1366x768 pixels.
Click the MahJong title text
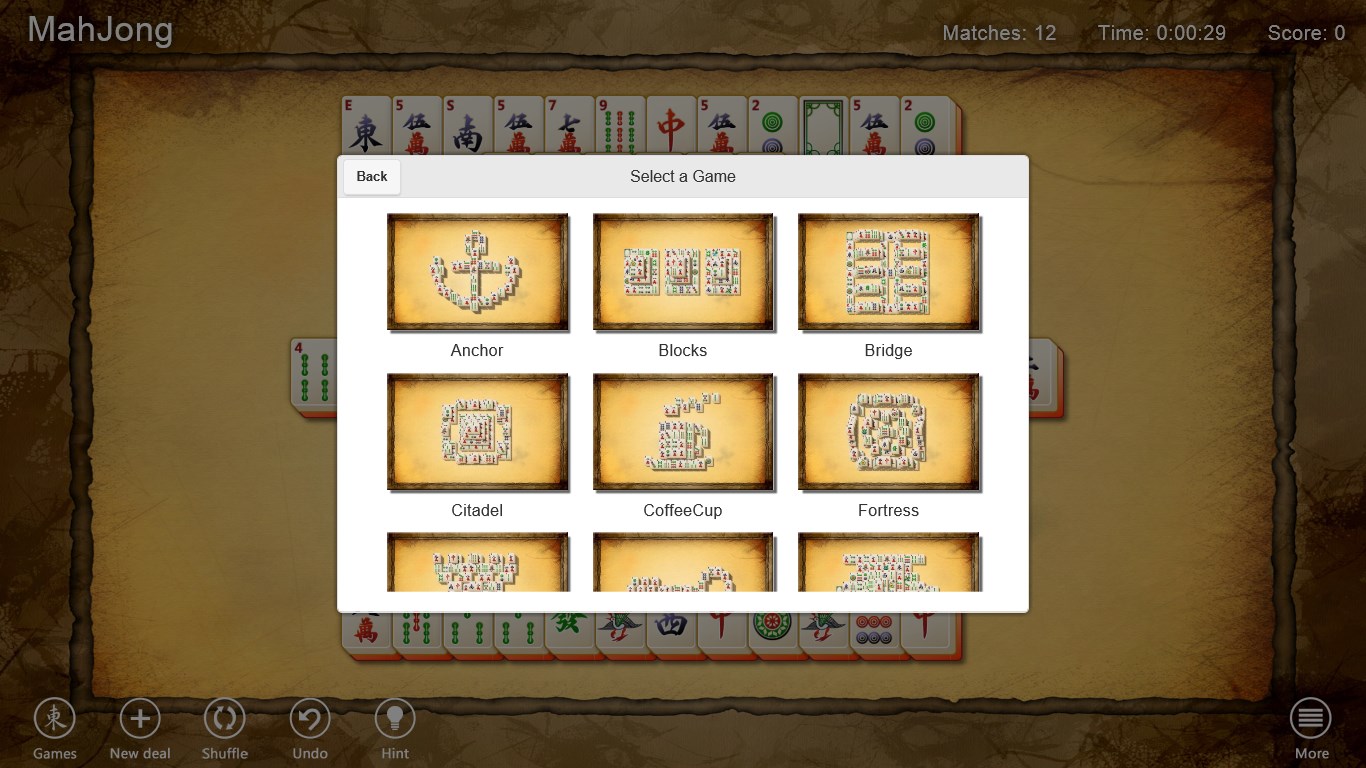pos(99,30)
